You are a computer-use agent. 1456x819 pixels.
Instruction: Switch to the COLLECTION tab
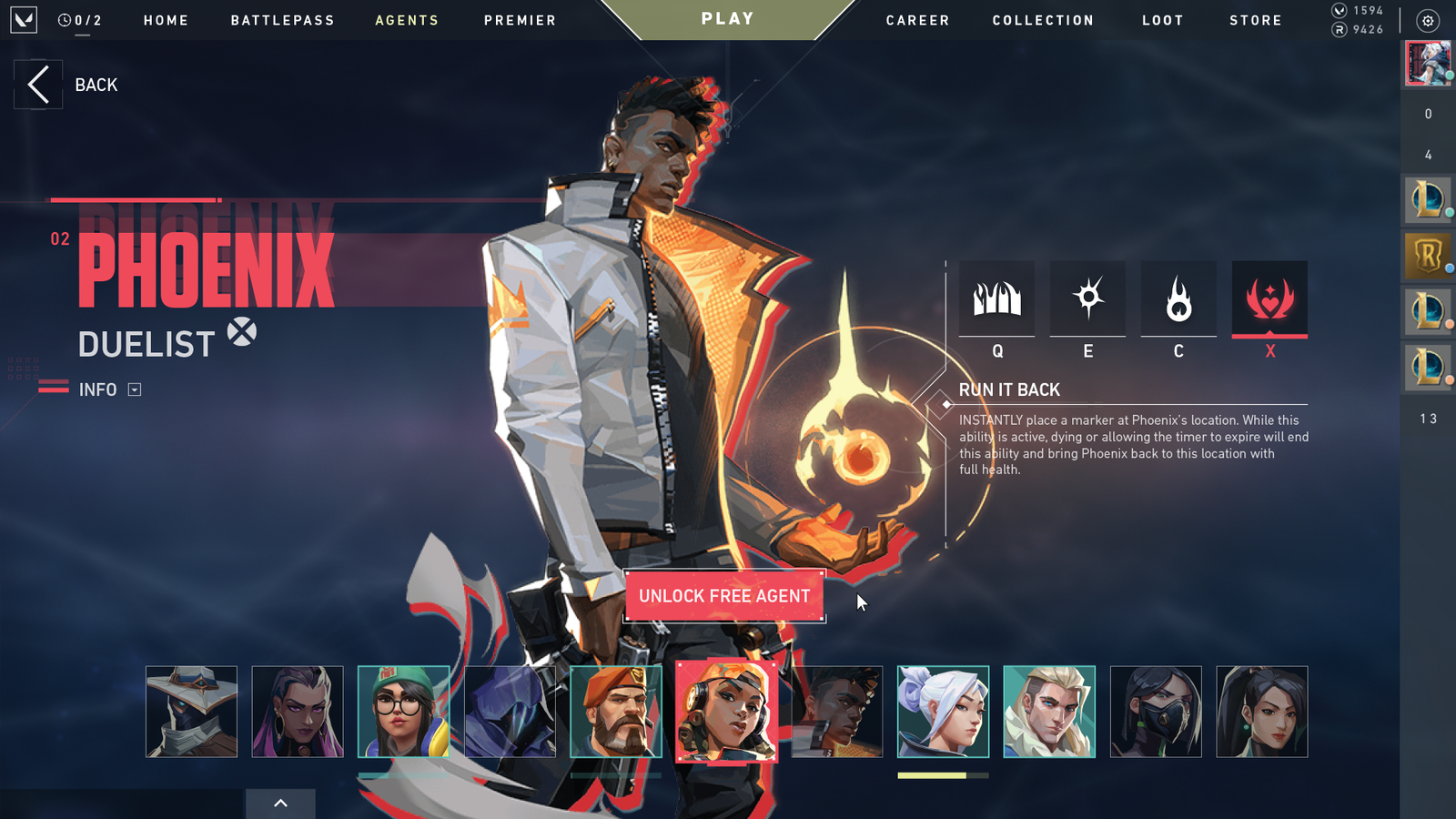tap(1043, 20)
